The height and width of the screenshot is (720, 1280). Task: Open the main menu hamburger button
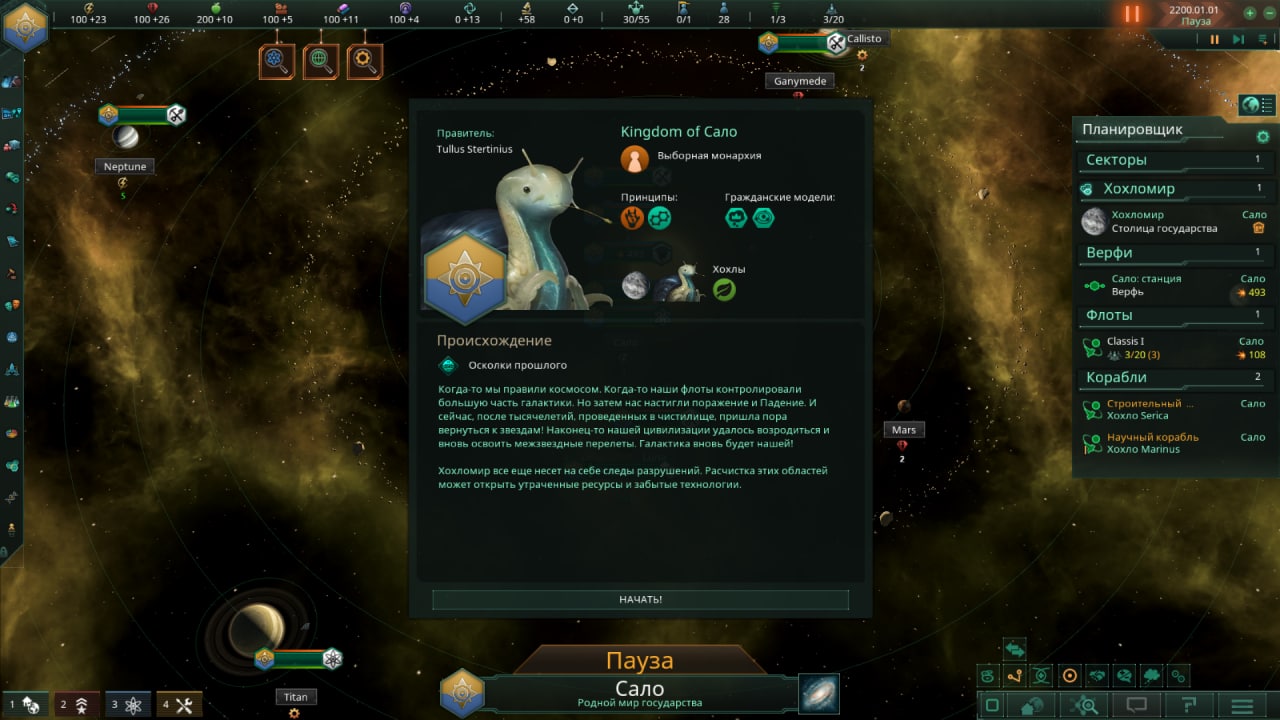[x=1242, y=705]
